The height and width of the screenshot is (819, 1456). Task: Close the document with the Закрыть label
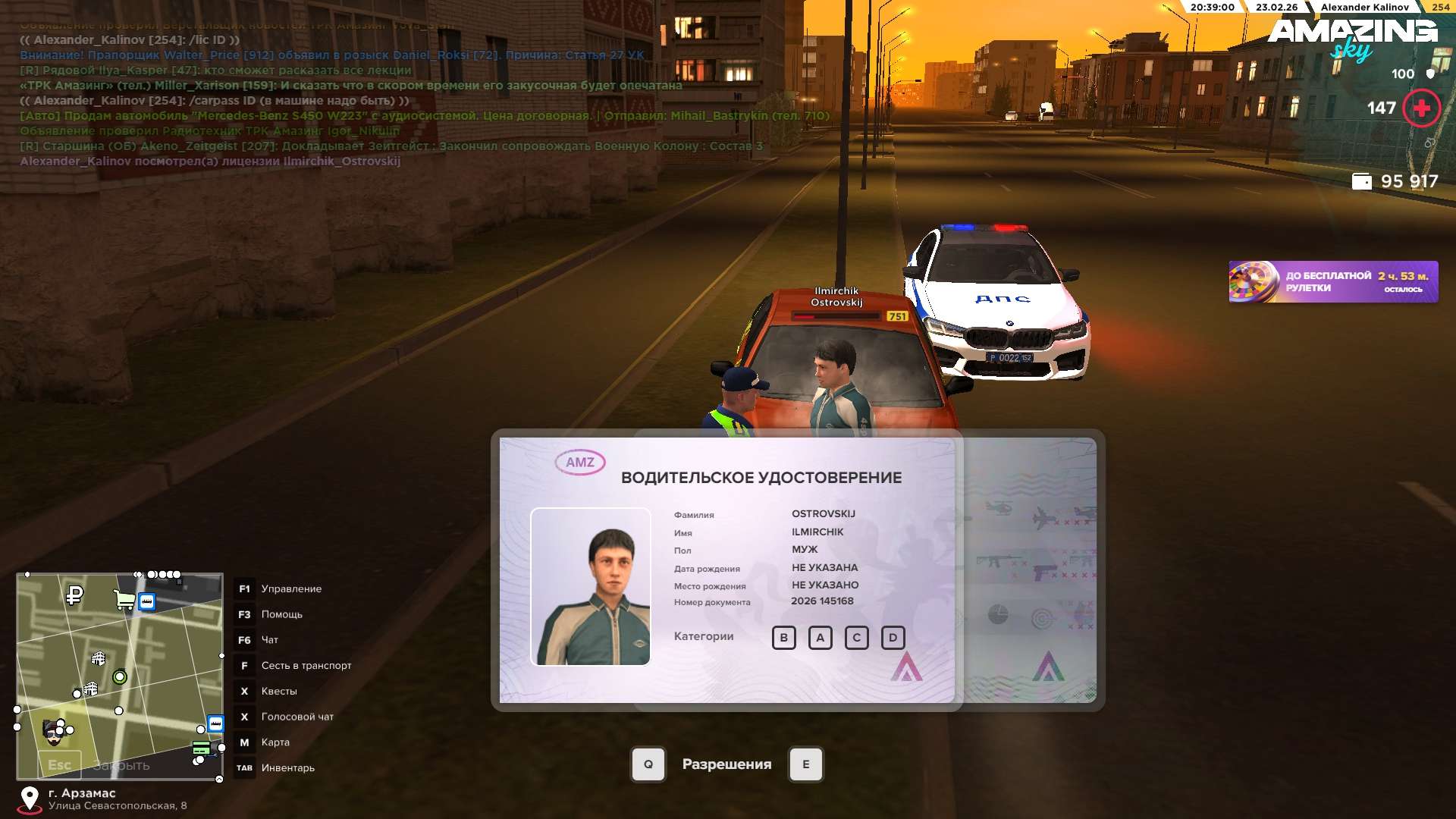(121, 766)
